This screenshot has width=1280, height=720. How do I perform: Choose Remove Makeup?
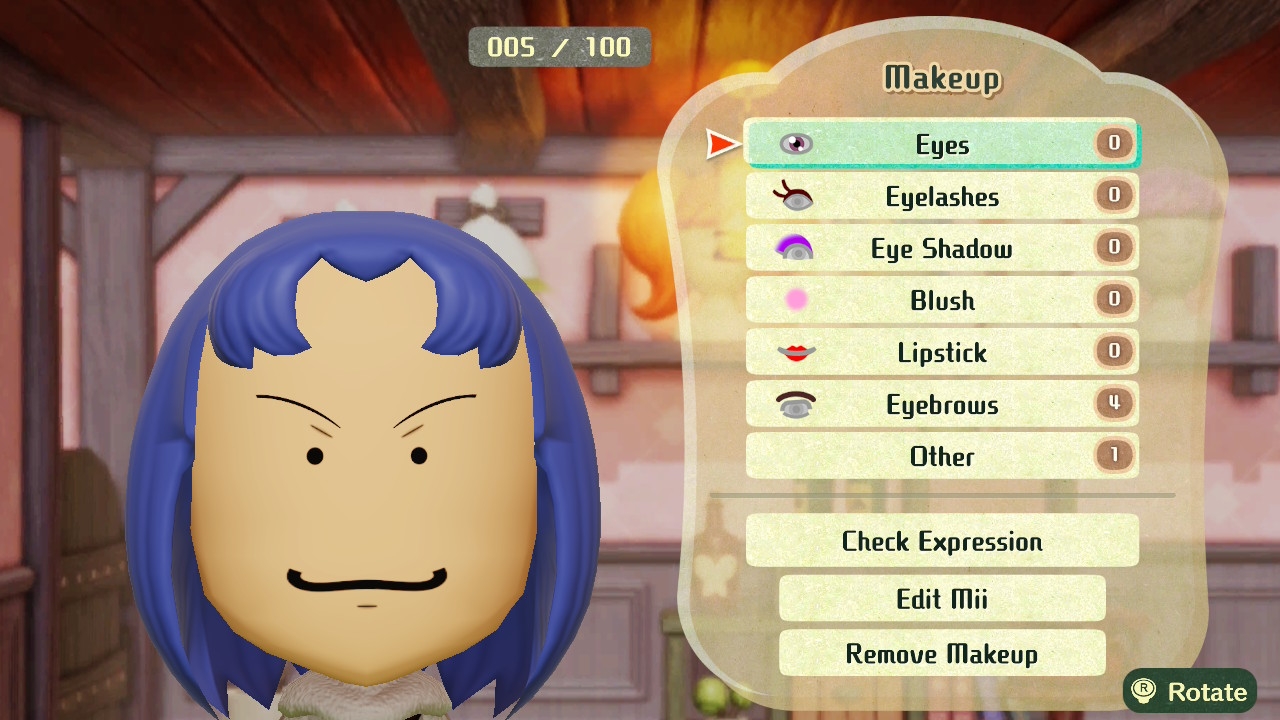tap(941, 654)
